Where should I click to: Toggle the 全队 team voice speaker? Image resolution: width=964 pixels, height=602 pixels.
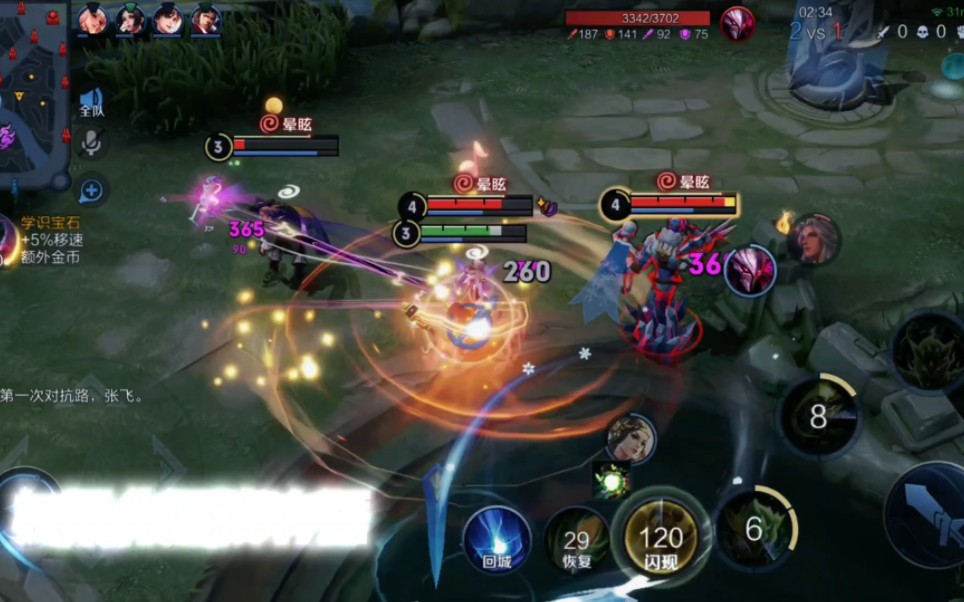click(x=91, y=101)
